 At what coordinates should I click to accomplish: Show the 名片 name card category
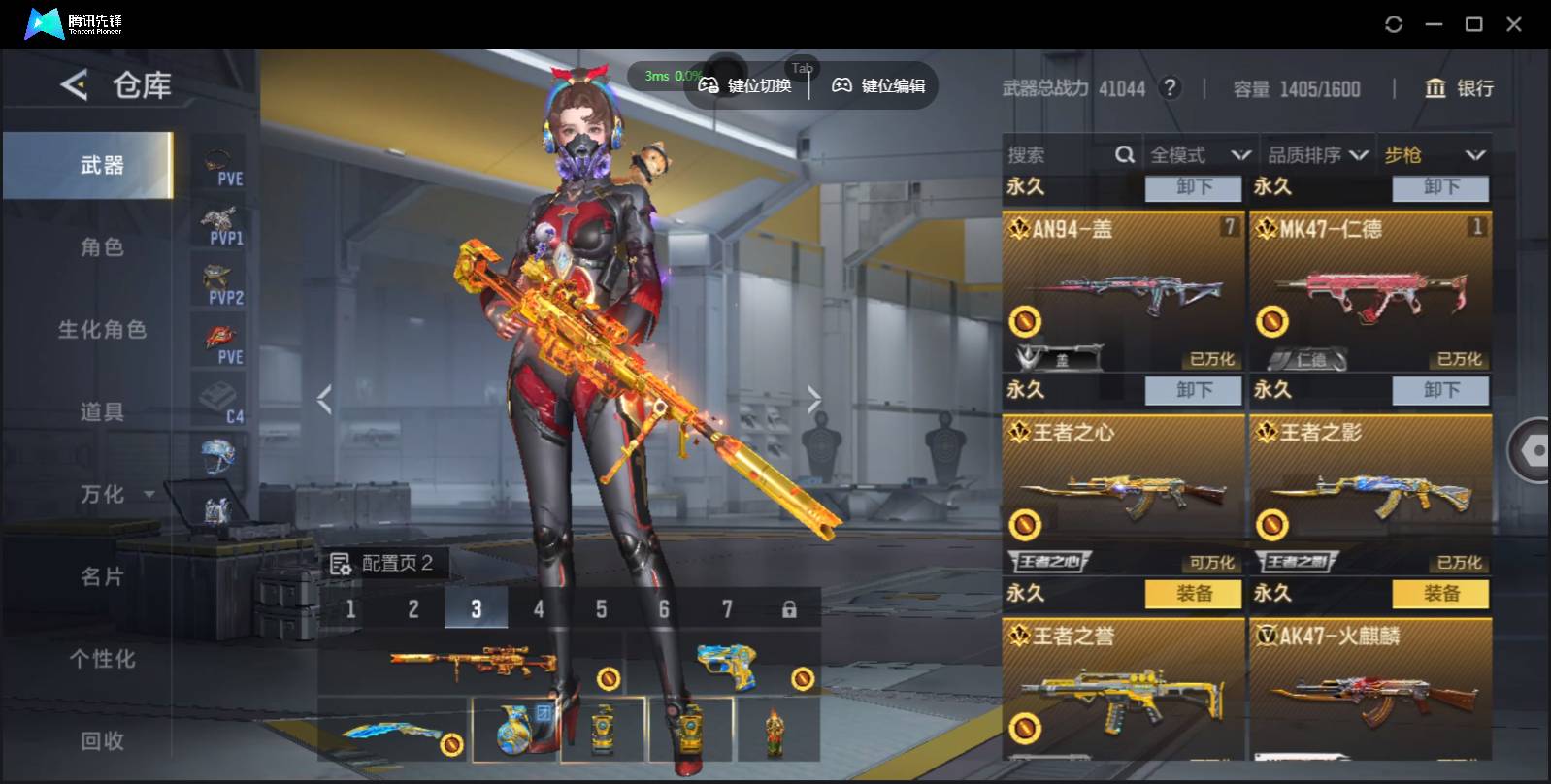[x=101, y=577]
